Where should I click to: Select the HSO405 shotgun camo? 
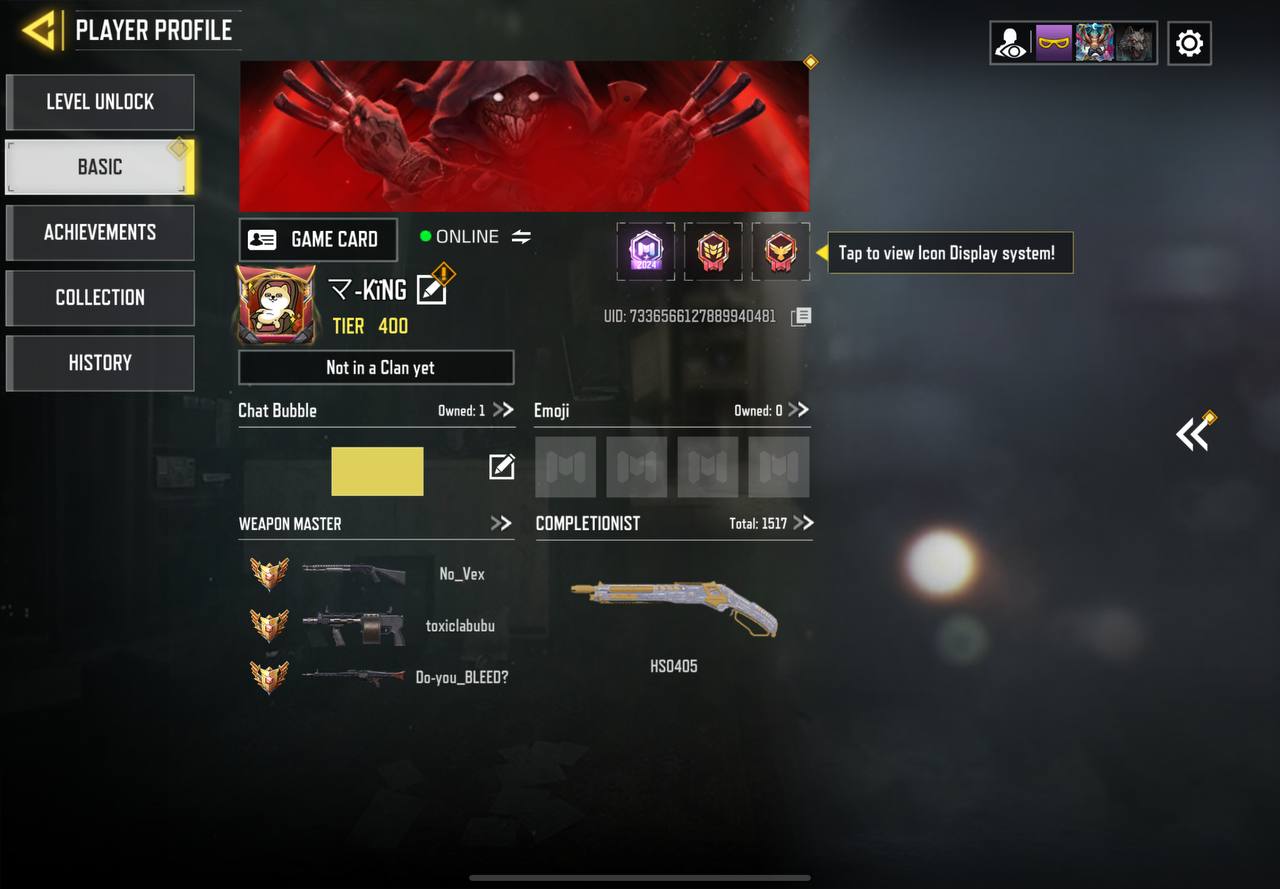(674, 609)
